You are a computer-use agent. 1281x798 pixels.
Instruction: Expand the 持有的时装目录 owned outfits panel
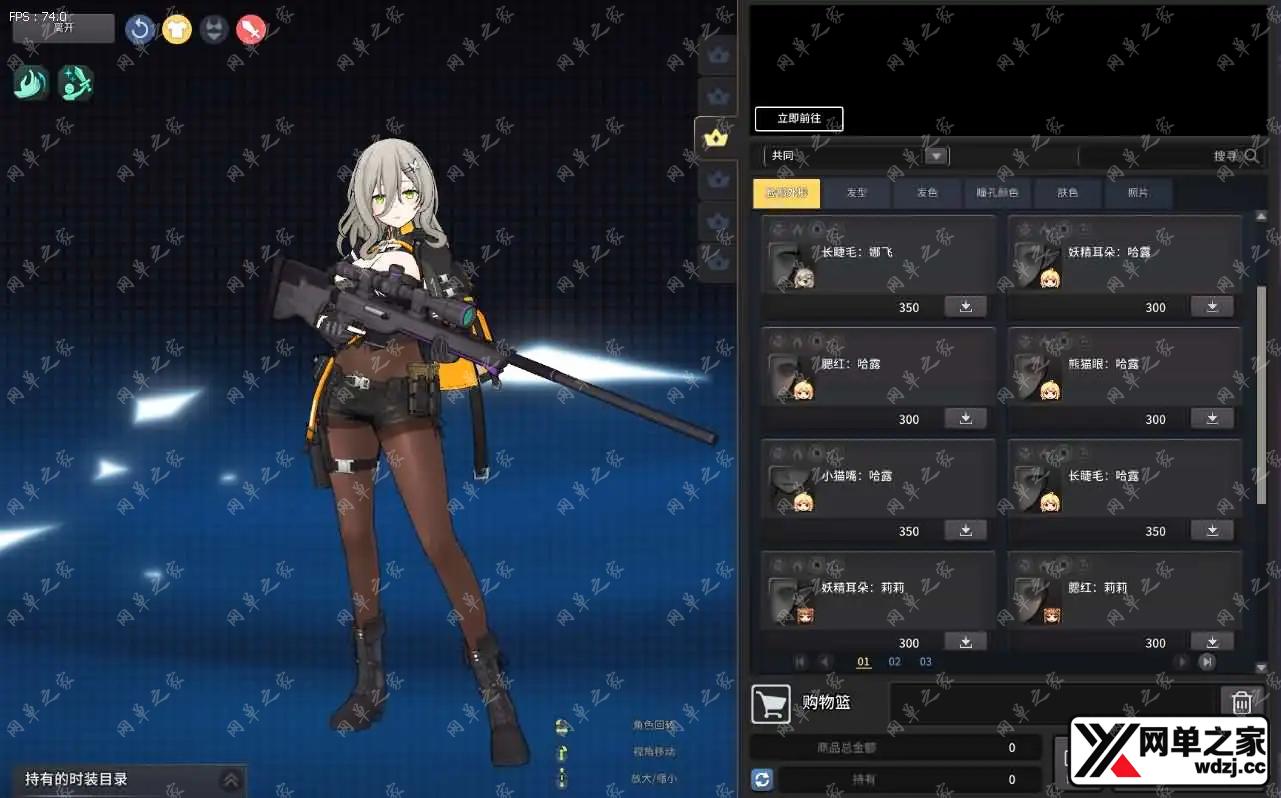click(231, 780)
